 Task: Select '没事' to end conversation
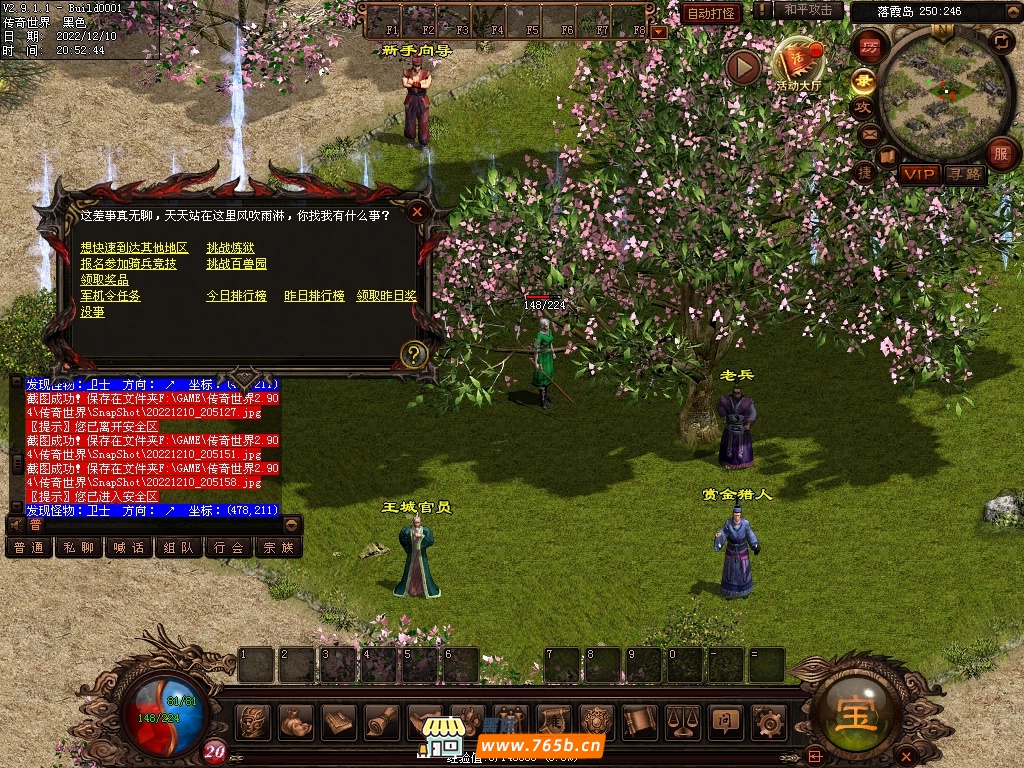pos(92,312)
